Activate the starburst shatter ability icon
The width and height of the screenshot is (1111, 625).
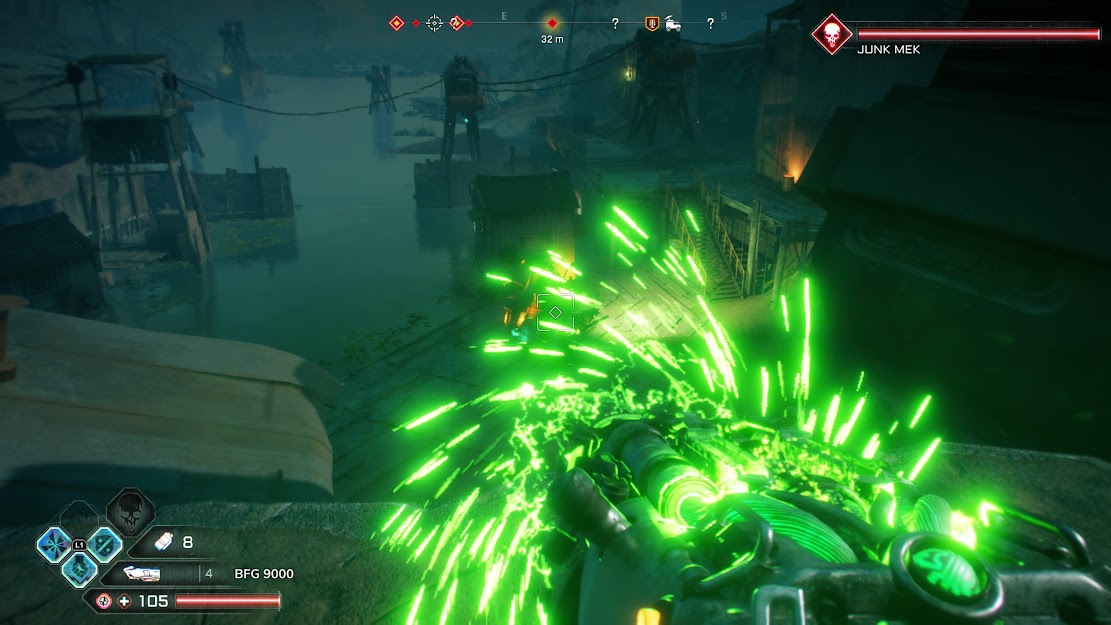(x=52, y=544)
